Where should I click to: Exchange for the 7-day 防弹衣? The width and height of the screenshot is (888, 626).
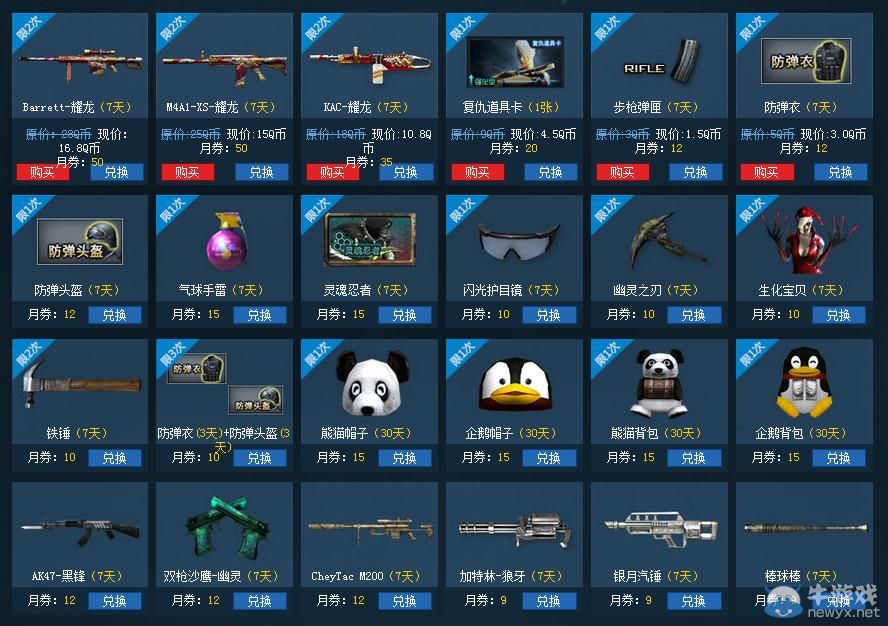(839, 172)
